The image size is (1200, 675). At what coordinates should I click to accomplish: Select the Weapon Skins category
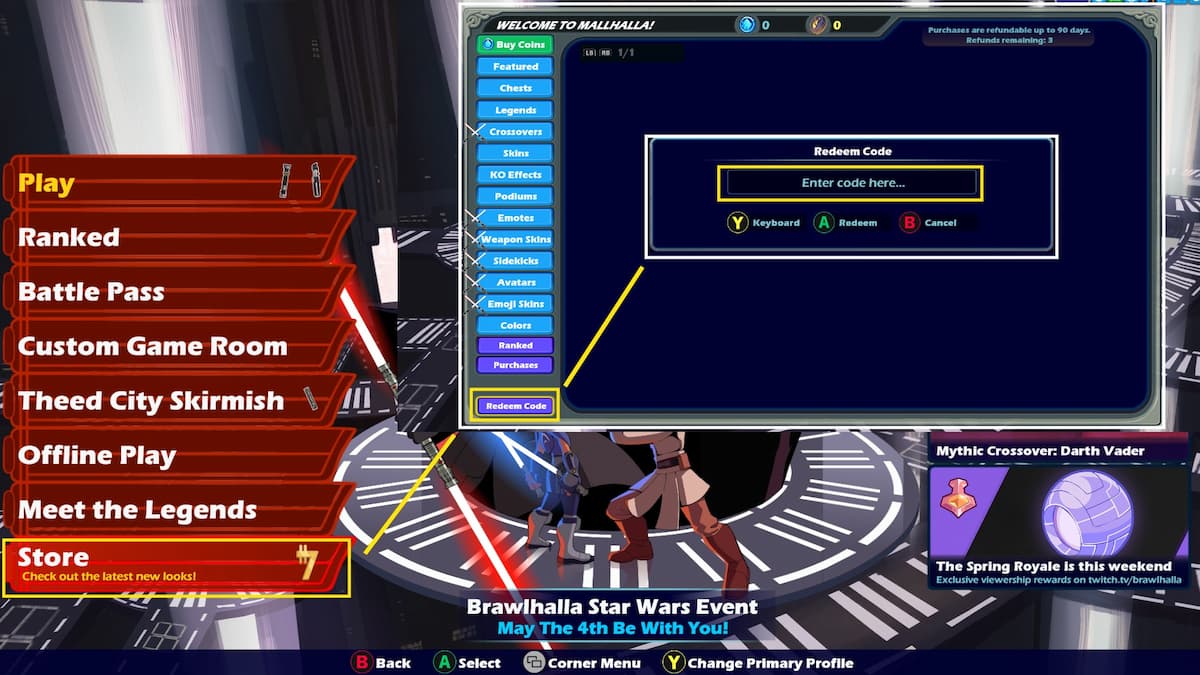[515, 240]
